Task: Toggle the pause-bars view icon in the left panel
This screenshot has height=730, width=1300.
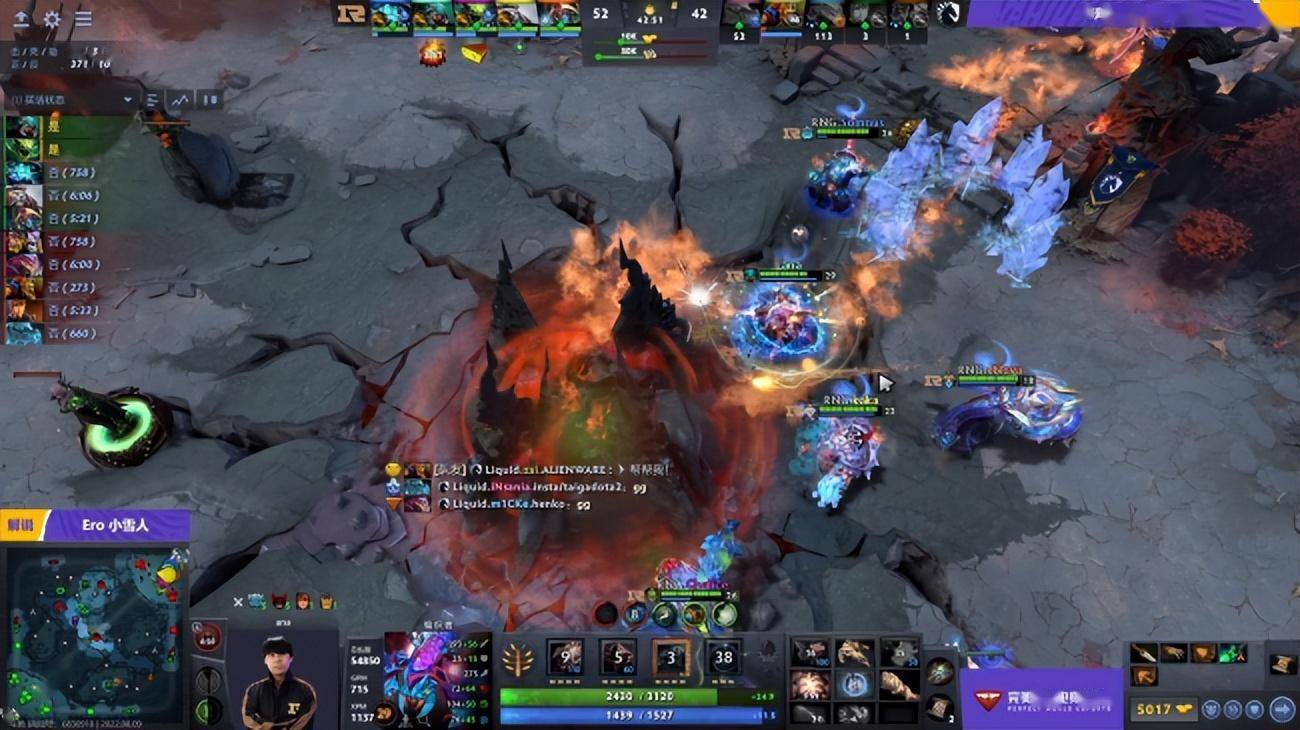Action: [x=208, y=99]
